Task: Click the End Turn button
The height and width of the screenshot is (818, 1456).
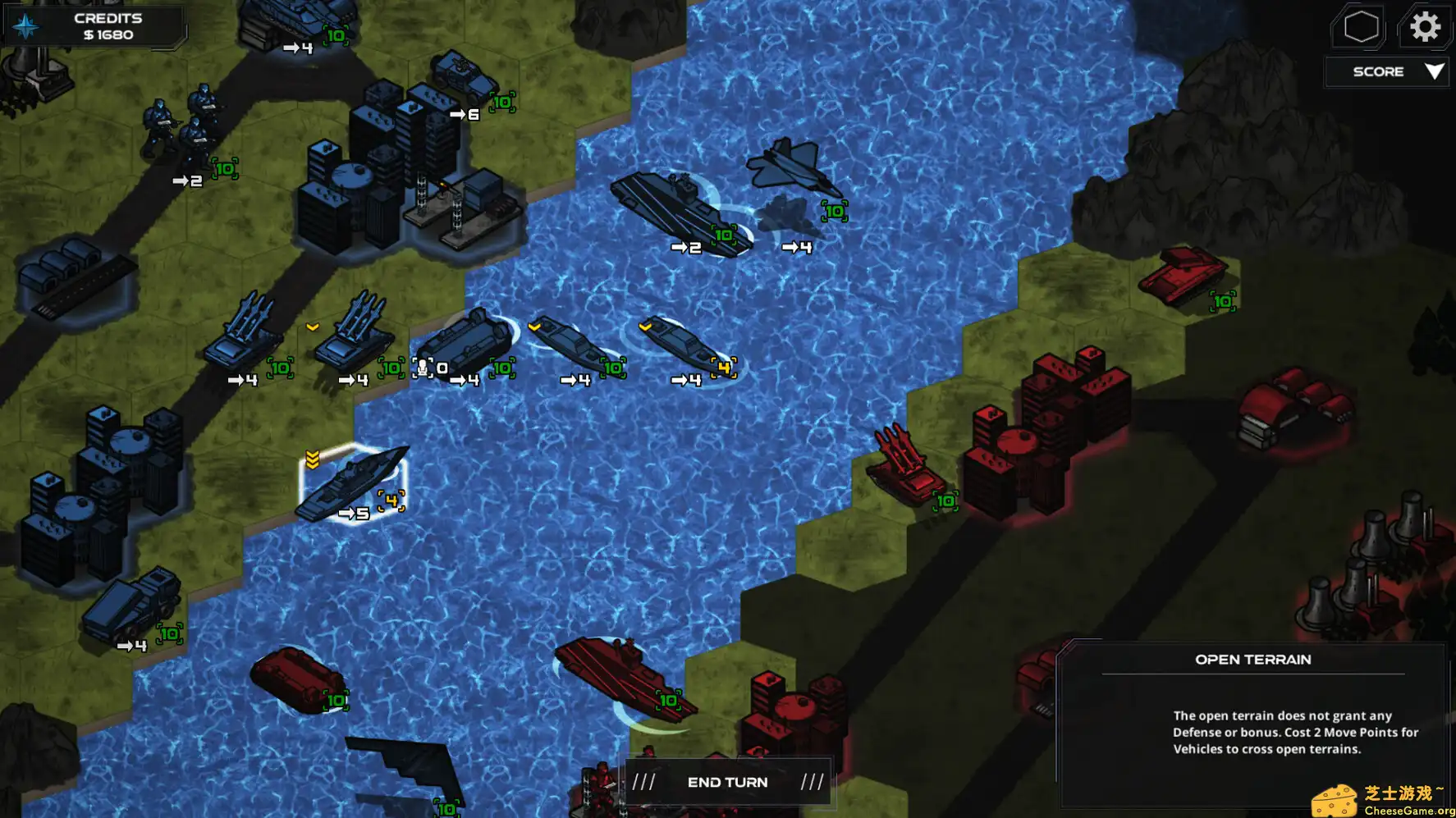Action: 727,781
